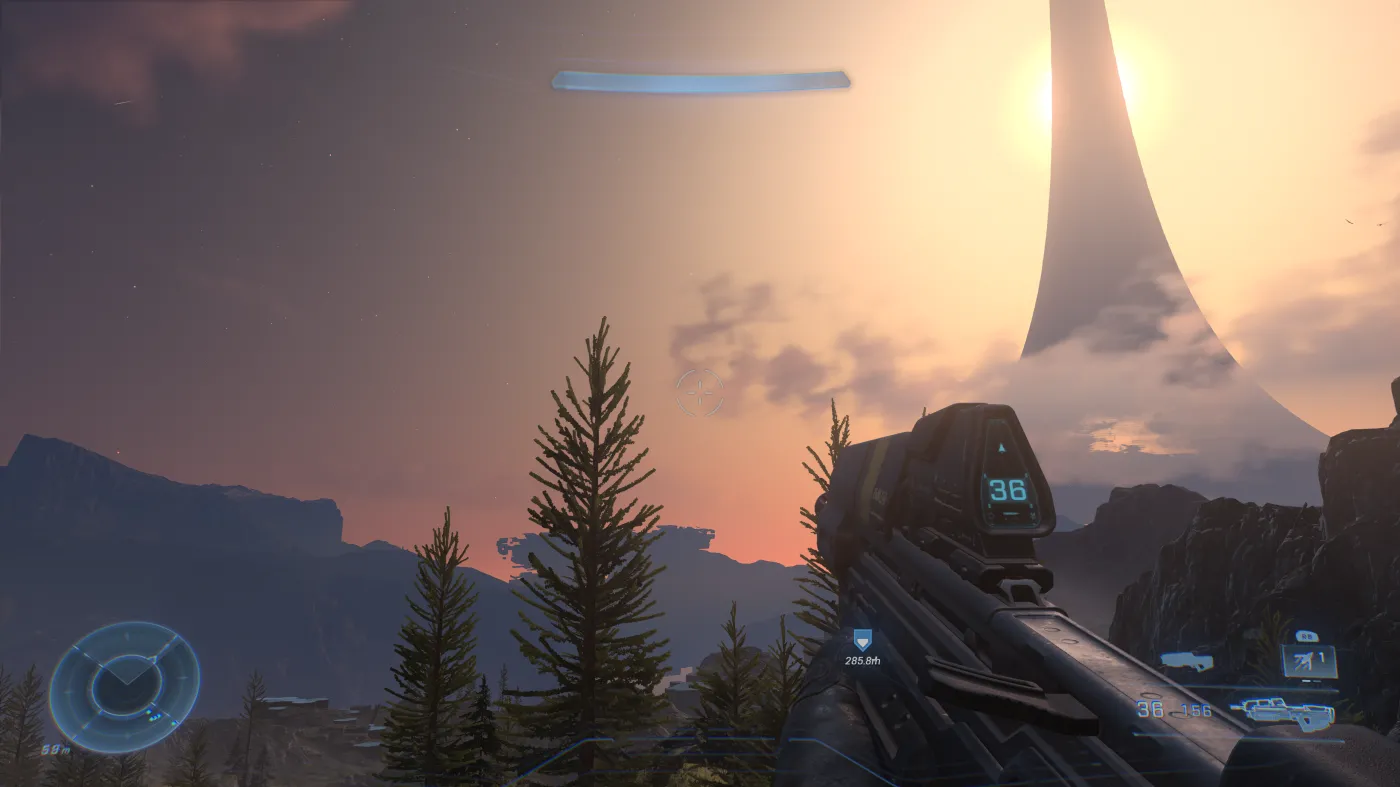This screenshot has height=787, width=1400.
Task: Expand the 59m distance readout near the radar
Action: point(55,749)
